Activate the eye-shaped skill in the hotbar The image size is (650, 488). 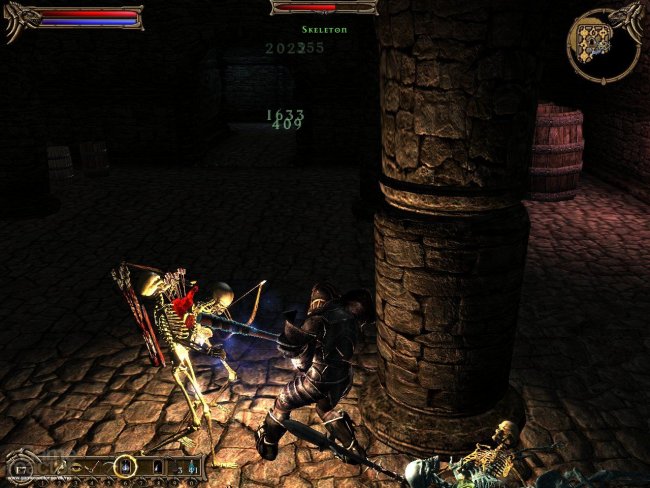78,466
